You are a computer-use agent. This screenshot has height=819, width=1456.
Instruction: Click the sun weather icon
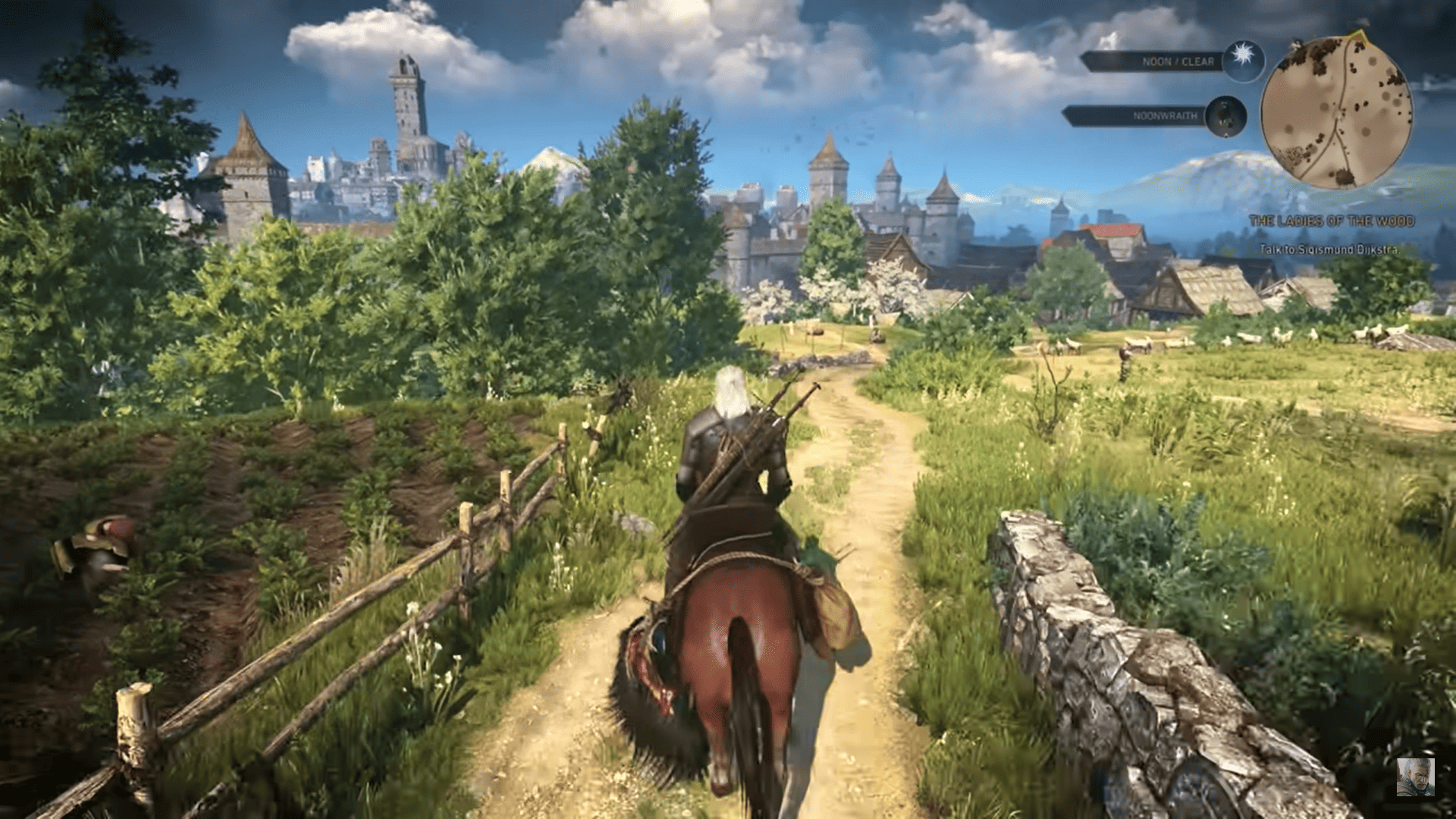click(1243, 60)
